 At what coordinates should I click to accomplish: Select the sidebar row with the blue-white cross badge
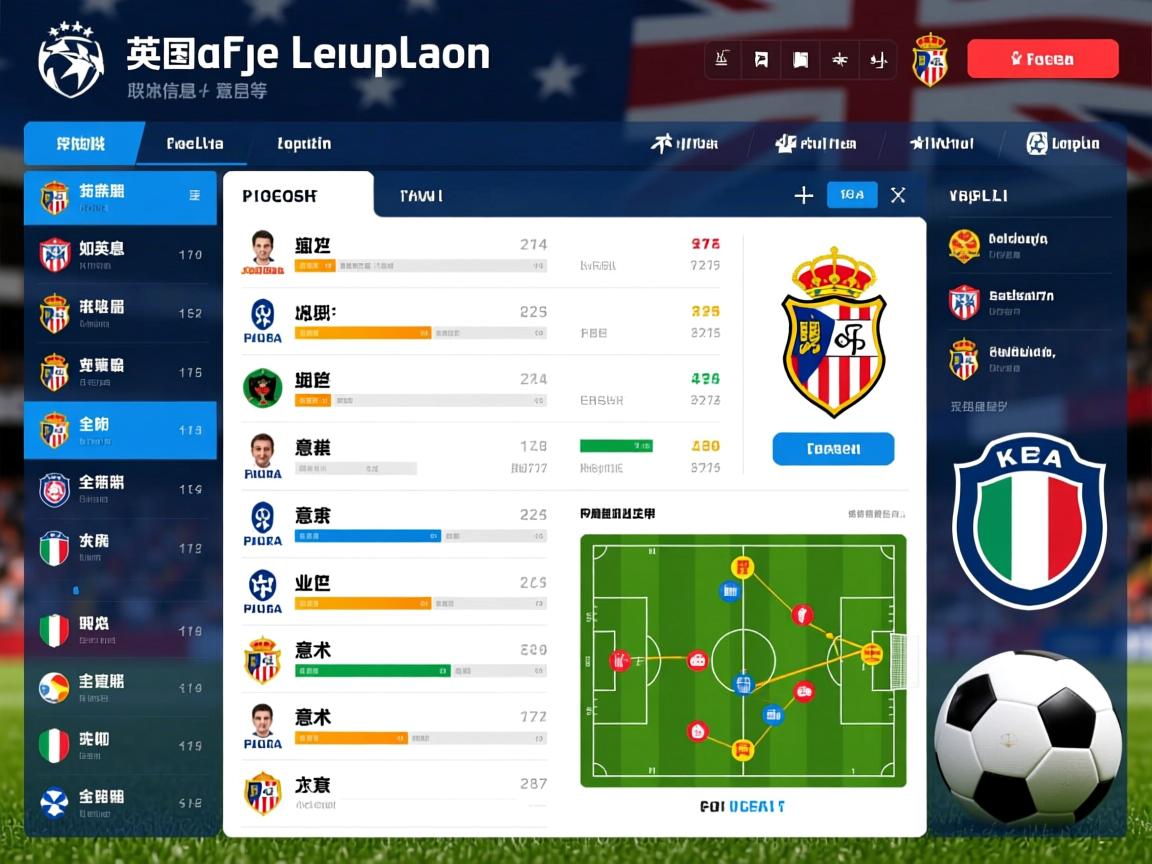[120, 801]
